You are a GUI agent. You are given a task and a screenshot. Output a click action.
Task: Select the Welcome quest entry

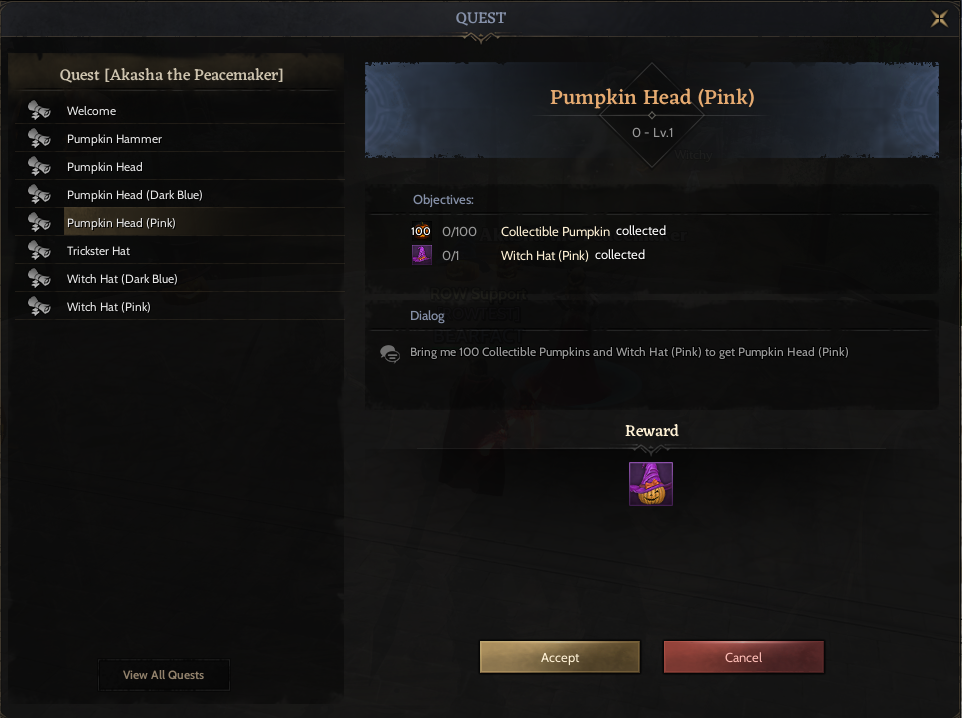[x=92, y=111]
